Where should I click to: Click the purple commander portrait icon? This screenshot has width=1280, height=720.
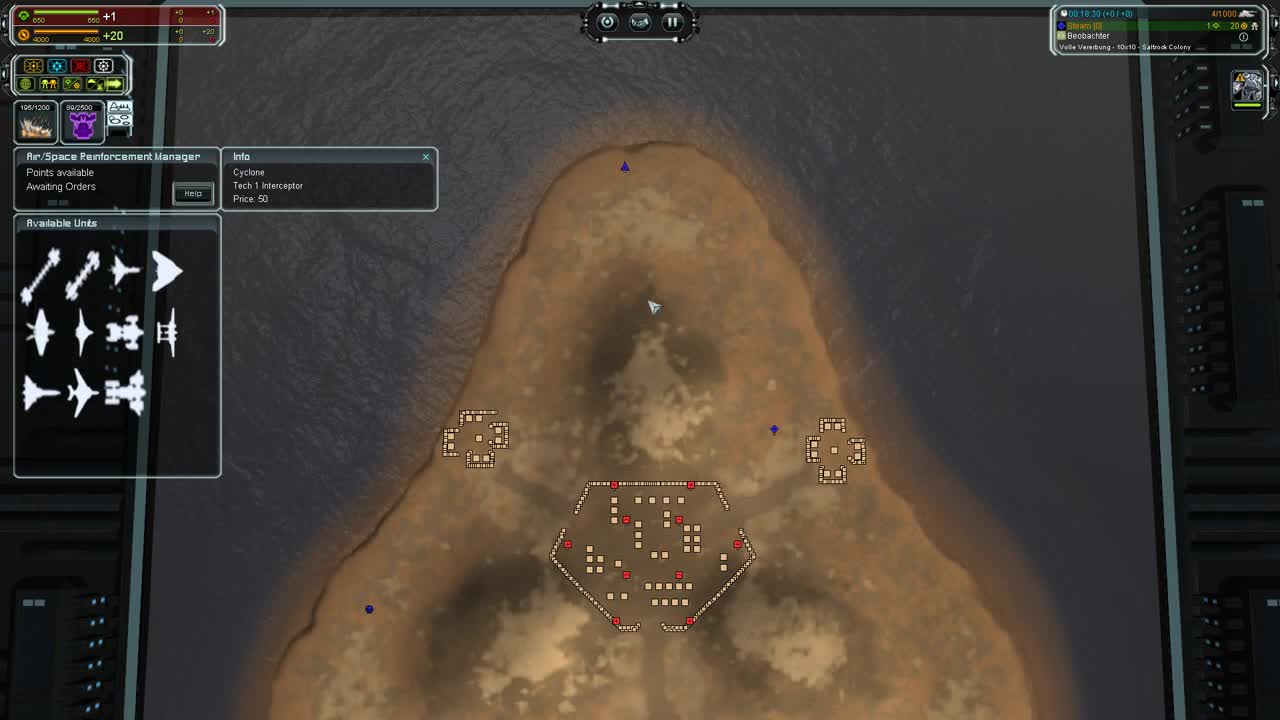(x=82, y=122)
